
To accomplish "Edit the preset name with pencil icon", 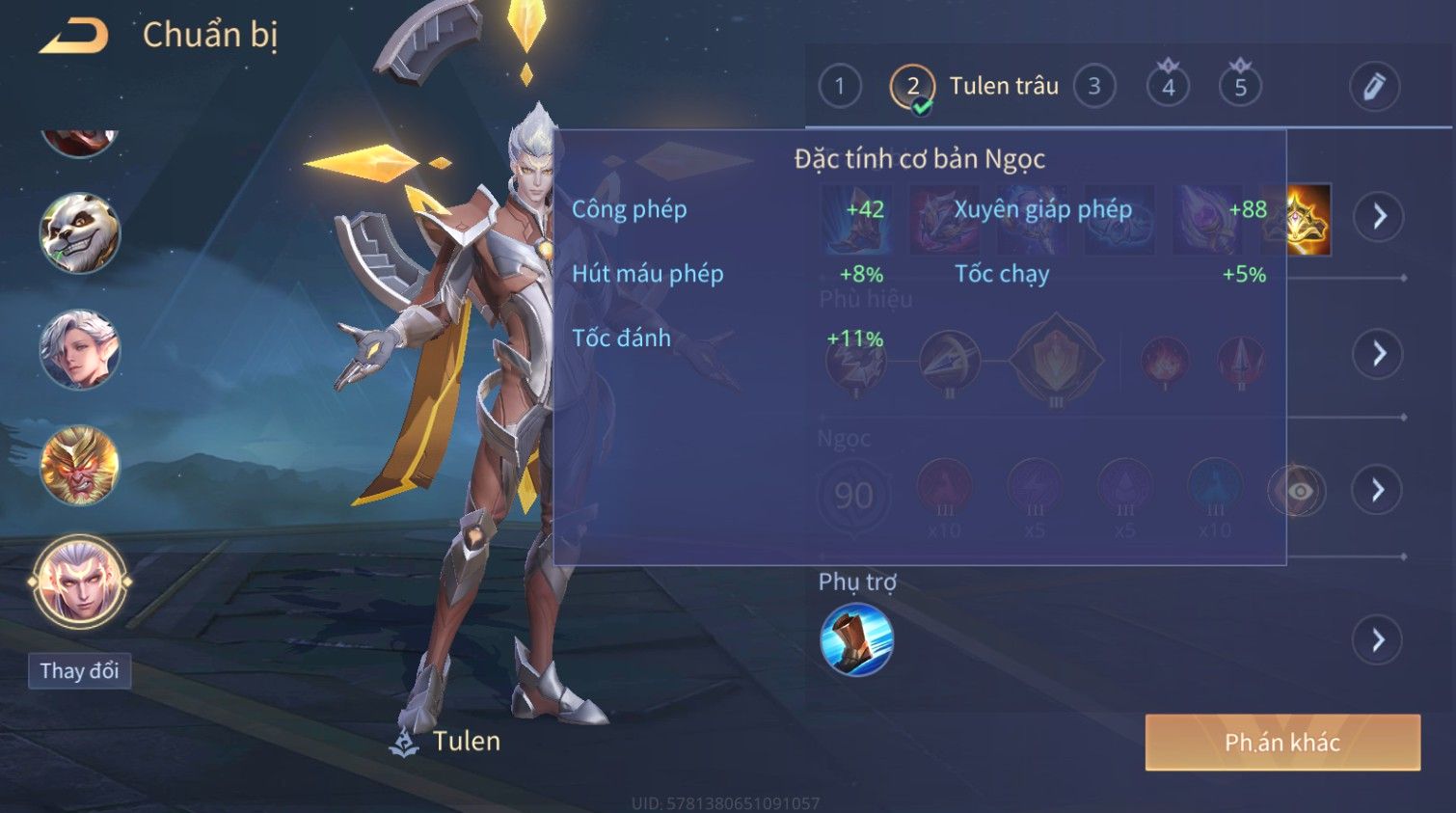I will point(1374,87).
